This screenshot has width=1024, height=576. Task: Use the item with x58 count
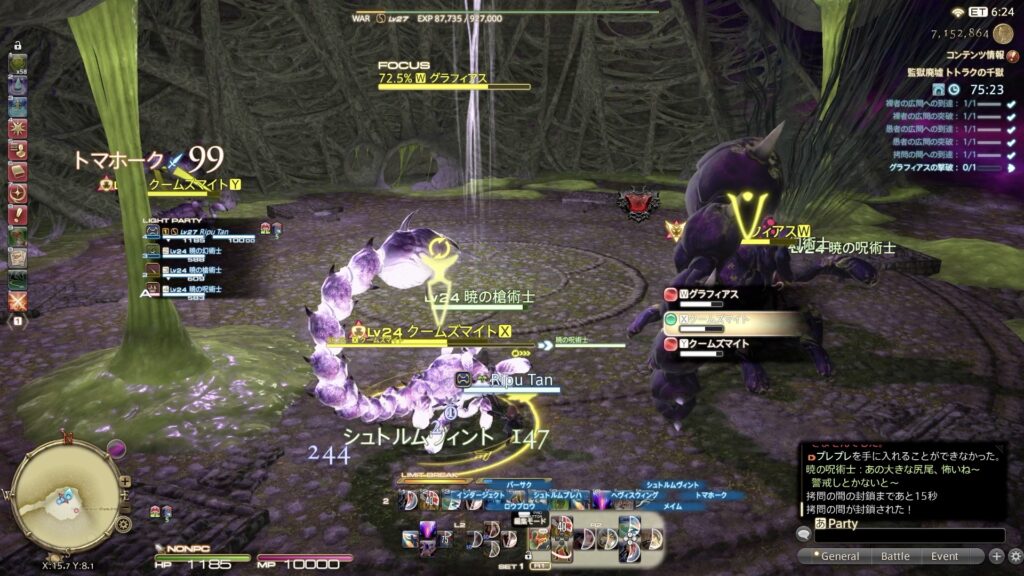click(18, 64)
